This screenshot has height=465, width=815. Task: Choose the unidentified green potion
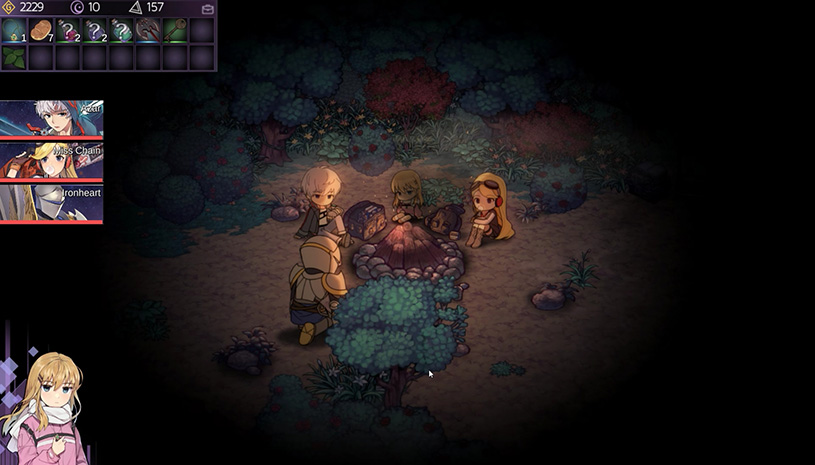click(x=121, y=30)
